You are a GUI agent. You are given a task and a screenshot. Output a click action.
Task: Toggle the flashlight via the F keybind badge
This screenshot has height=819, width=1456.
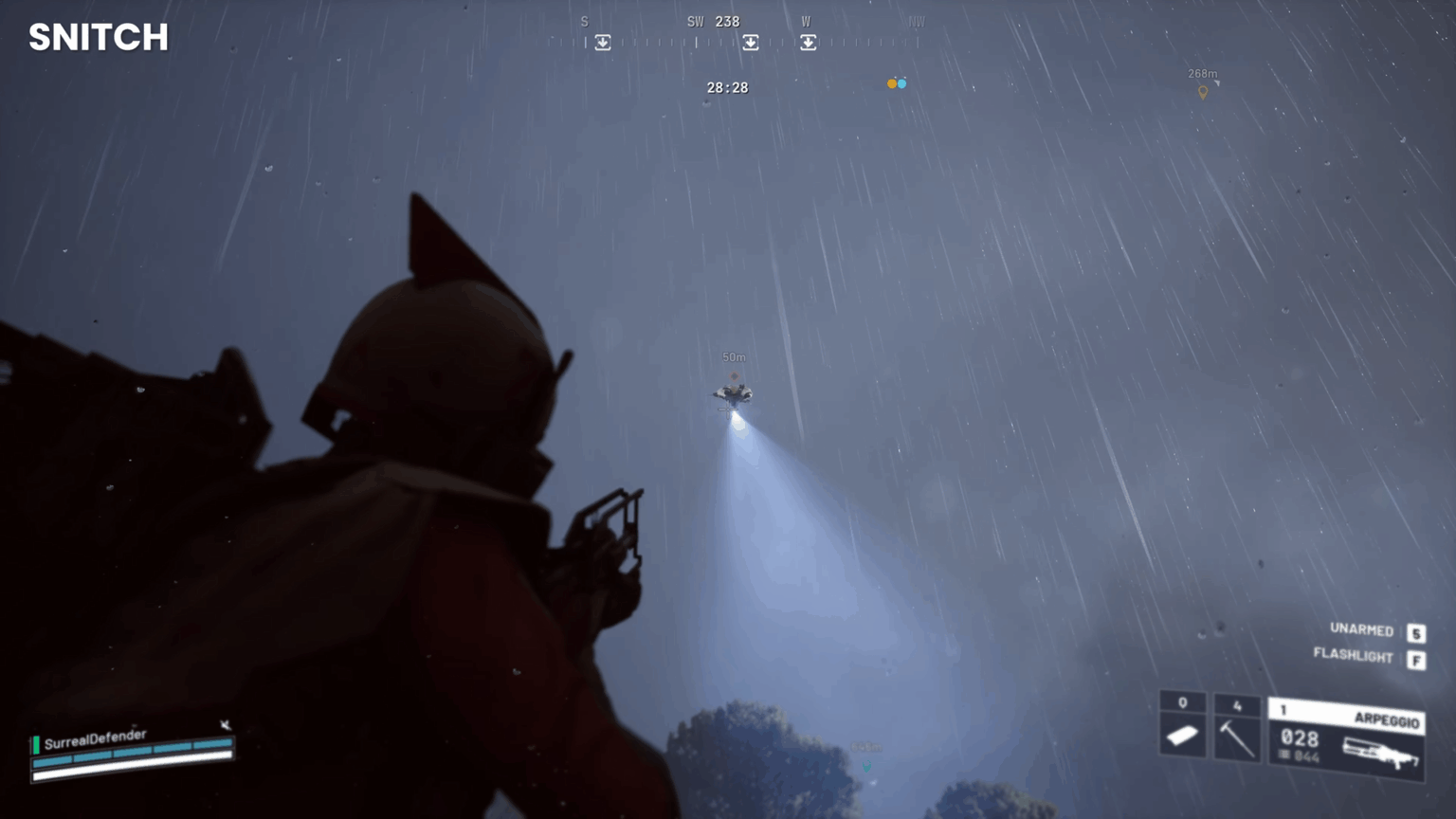[x=1414, y=657]
